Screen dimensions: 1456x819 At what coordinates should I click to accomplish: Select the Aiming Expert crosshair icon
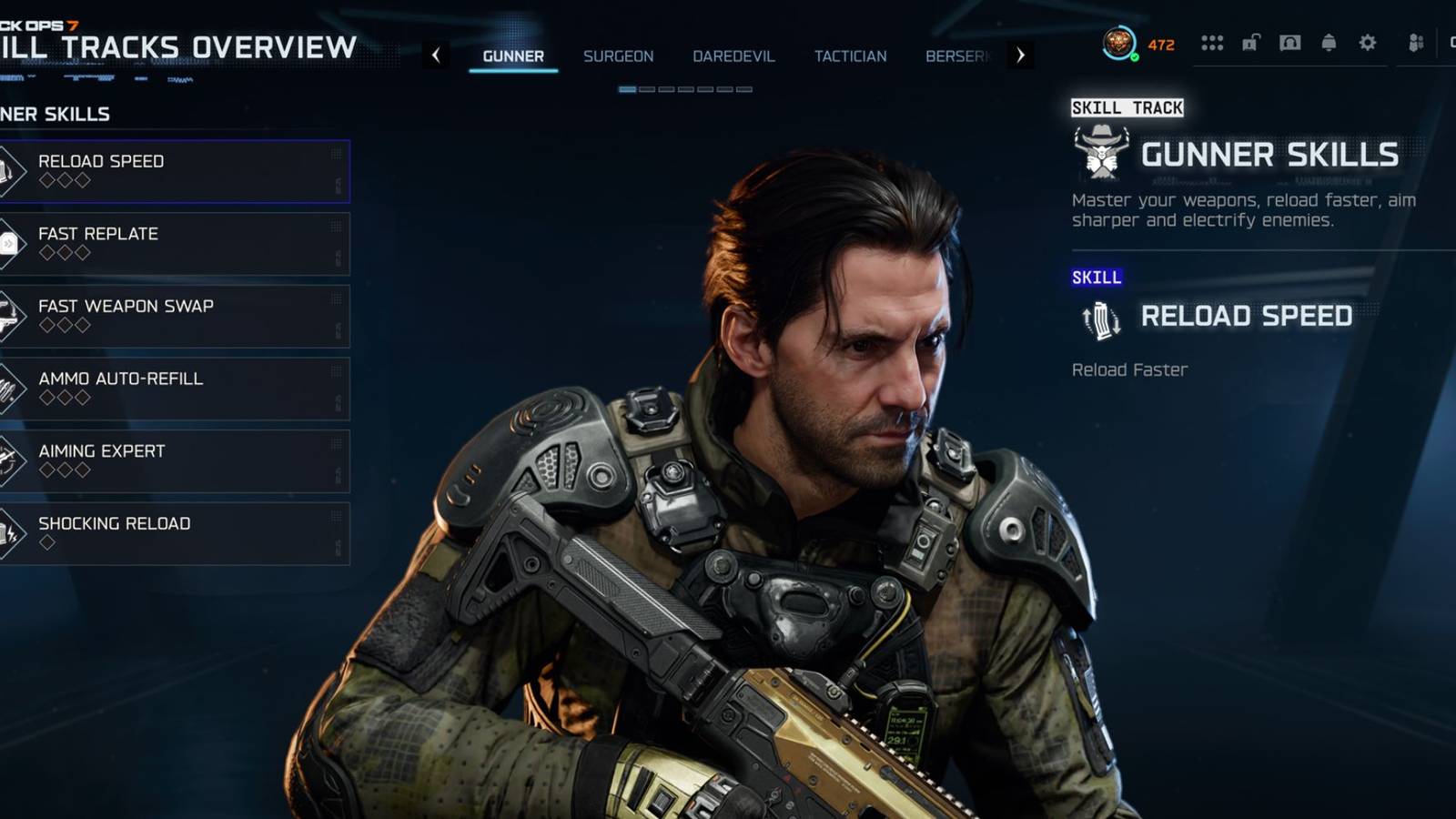coord(9,460)
